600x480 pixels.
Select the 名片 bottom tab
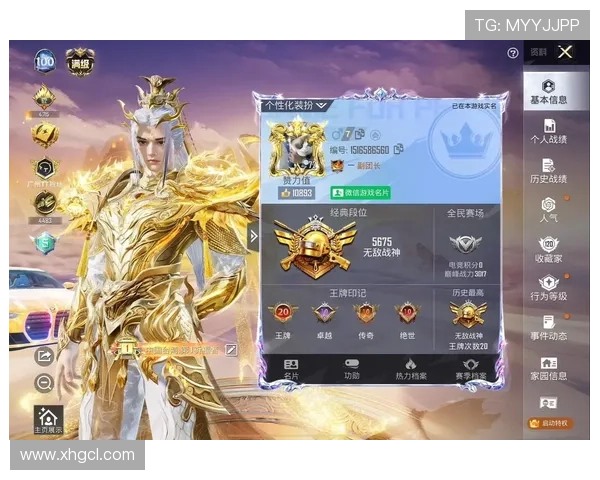[x=291, y=369]
